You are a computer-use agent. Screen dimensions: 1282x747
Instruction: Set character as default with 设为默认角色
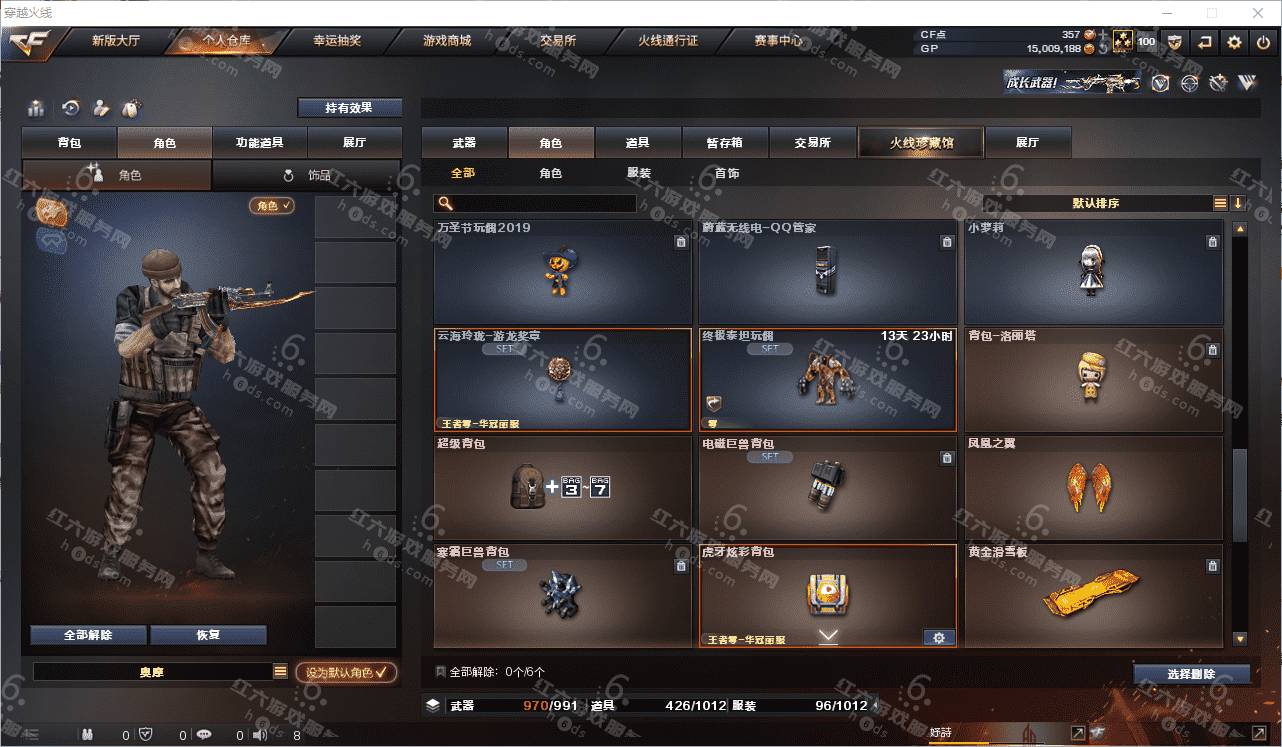click(x=346, y=673)
